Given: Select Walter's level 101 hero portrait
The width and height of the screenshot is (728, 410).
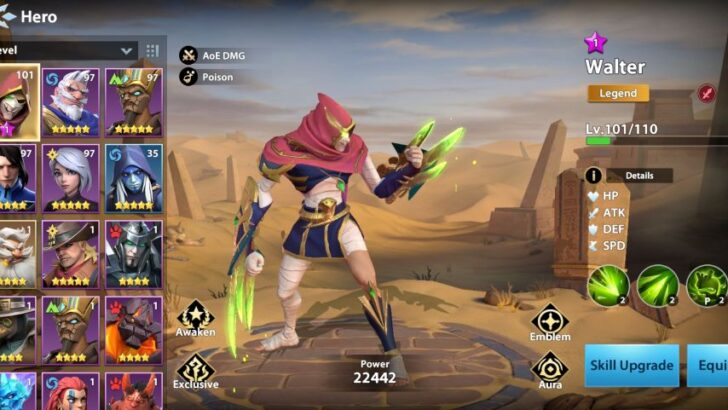Looking at the screenshot, I should [x=18, y=102].
